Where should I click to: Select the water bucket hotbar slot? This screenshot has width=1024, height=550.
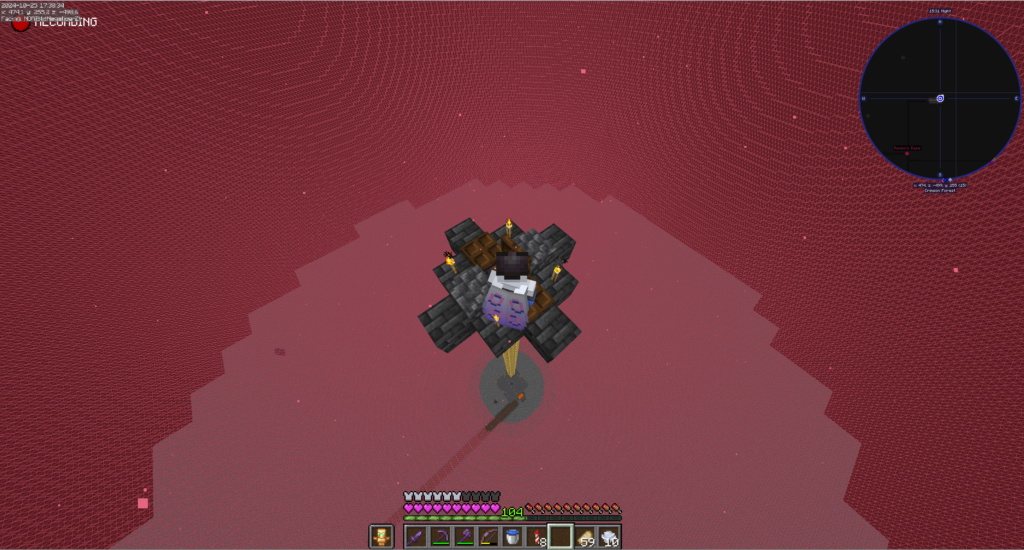pos(512,537)
